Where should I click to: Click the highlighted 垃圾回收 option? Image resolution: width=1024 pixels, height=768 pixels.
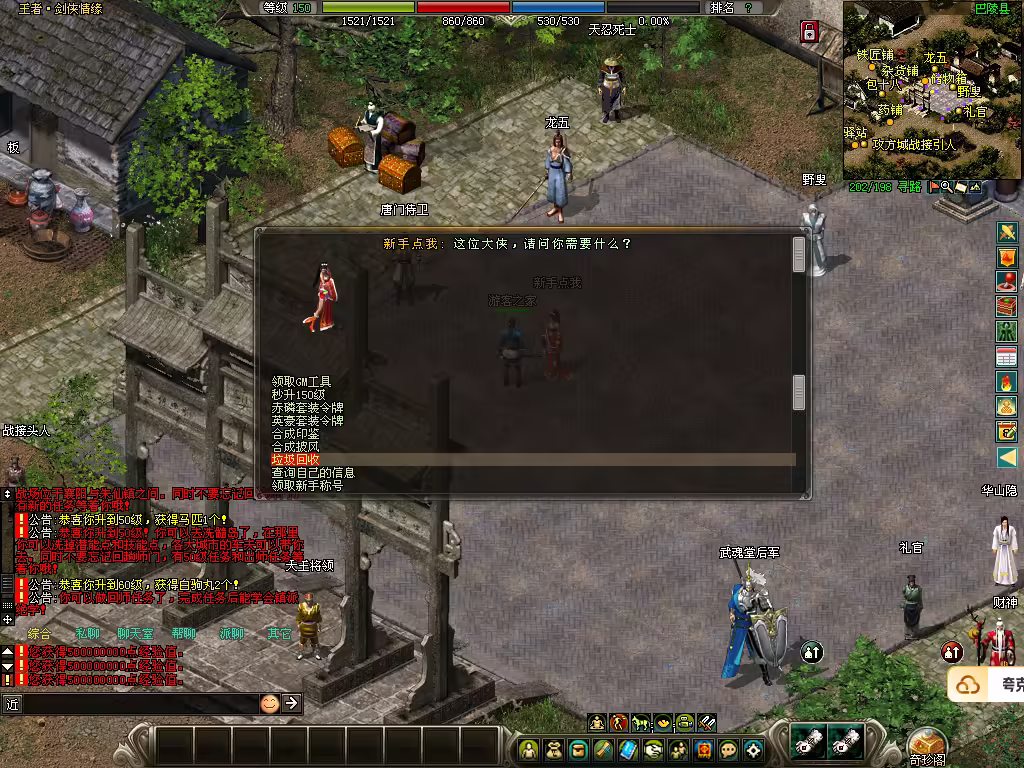(296, 460)
